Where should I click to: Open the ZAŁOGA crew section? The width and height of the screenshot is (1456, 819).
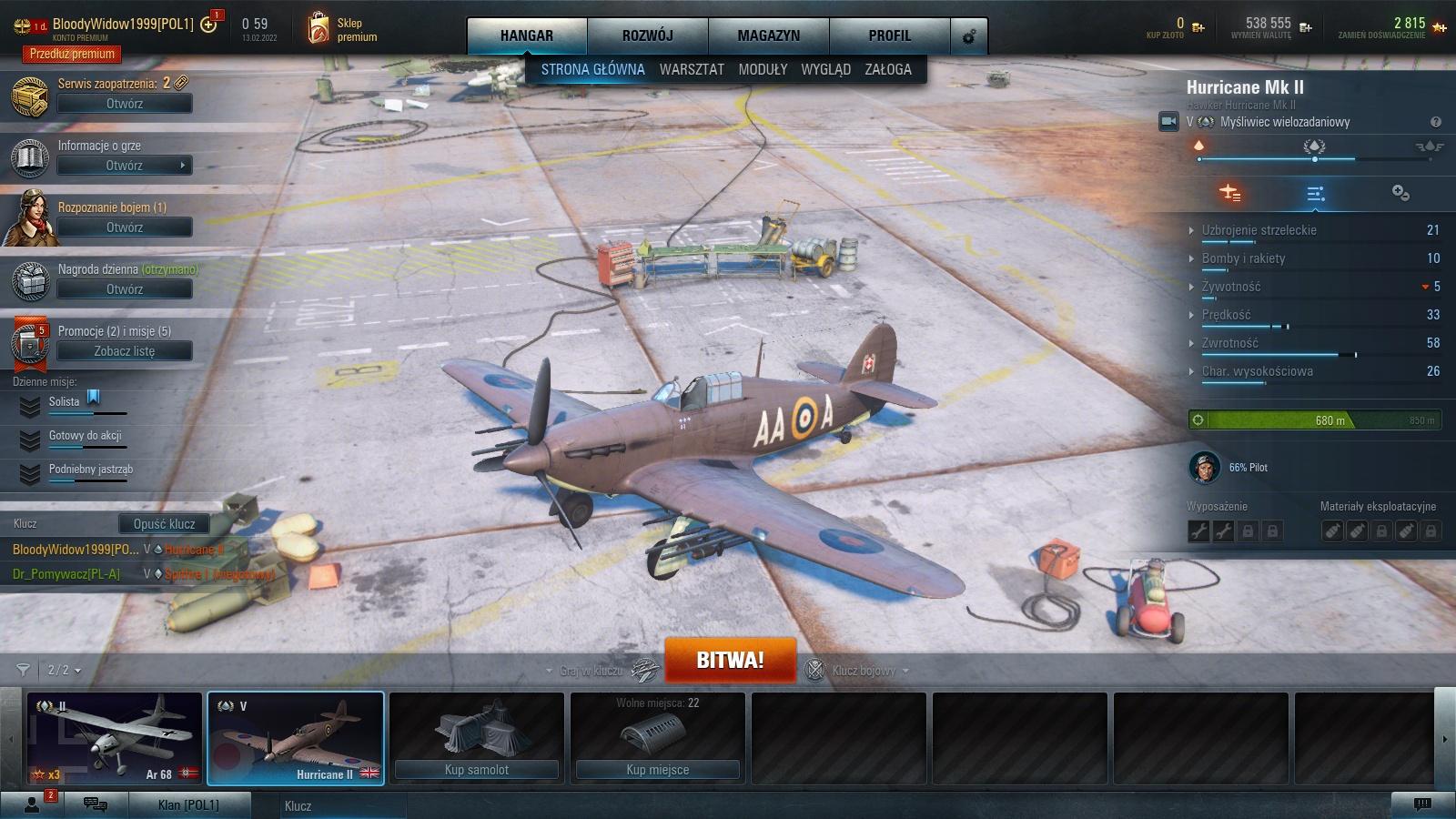coord(888,69)
